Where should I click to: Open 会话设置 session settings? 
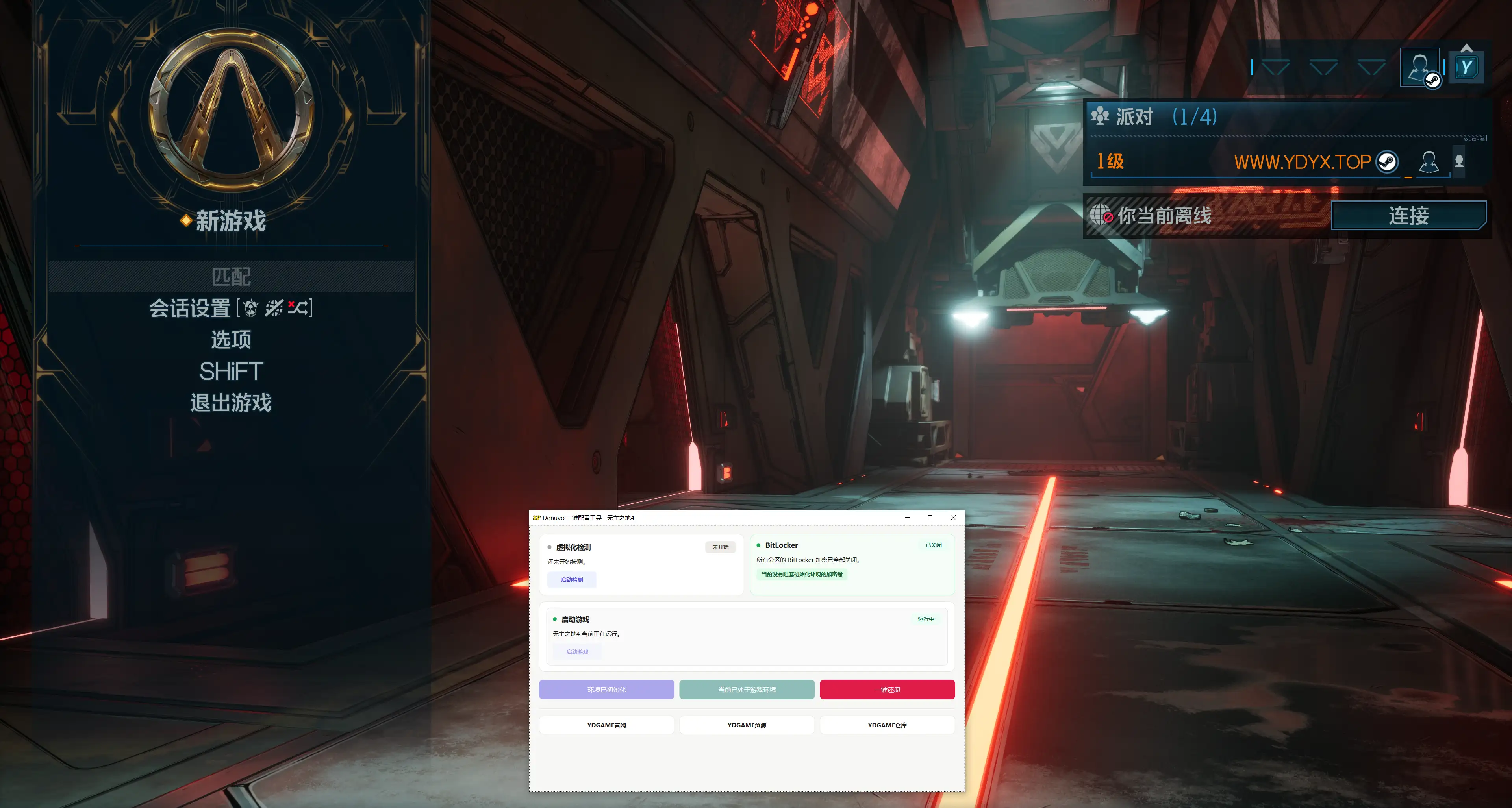(x=231, y=308)
